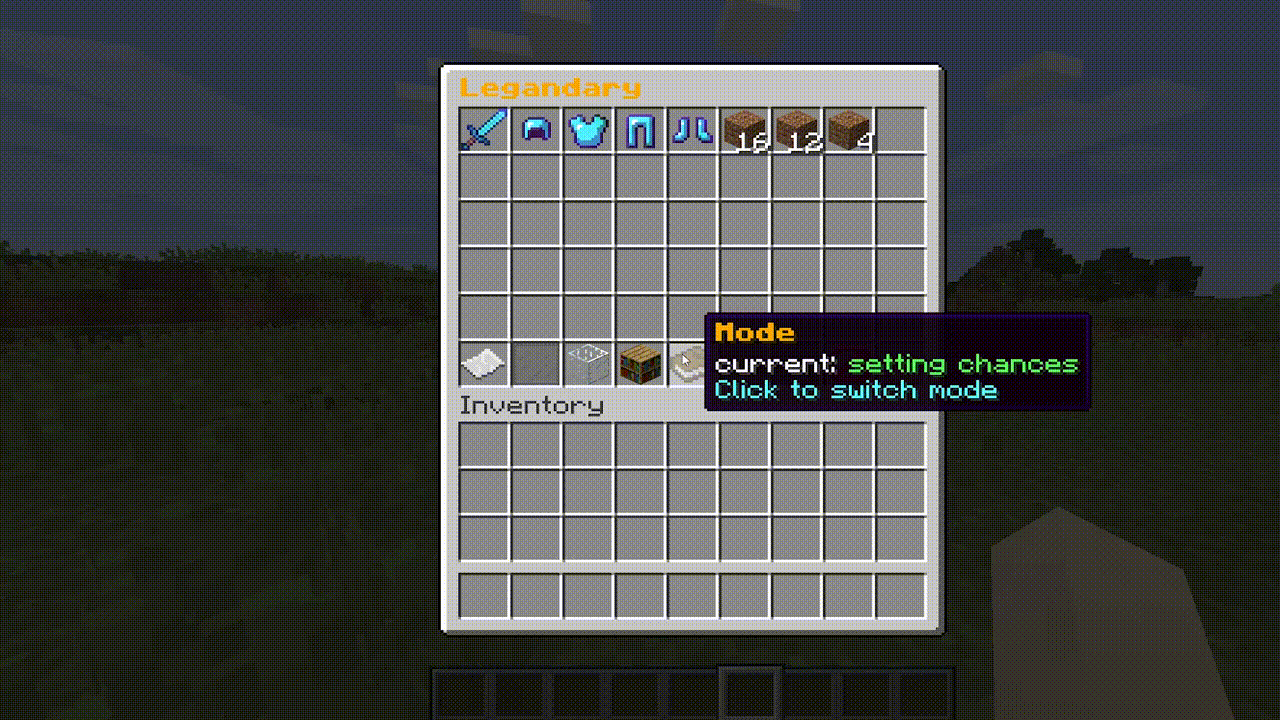
Task: Choose the diamond boots
Action: [691, 130]
